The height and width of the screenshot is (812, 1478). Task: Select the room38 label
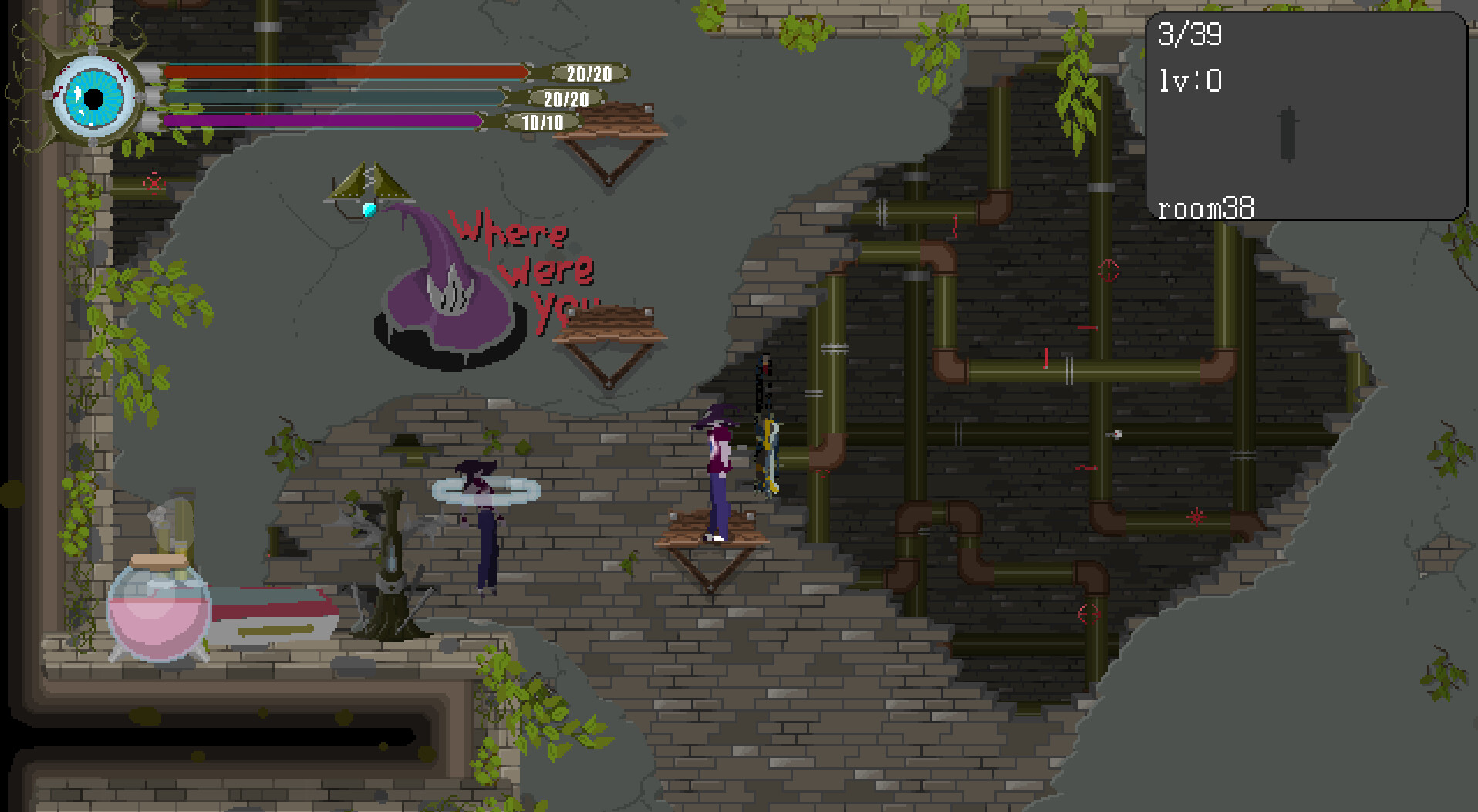(1206, 208)
